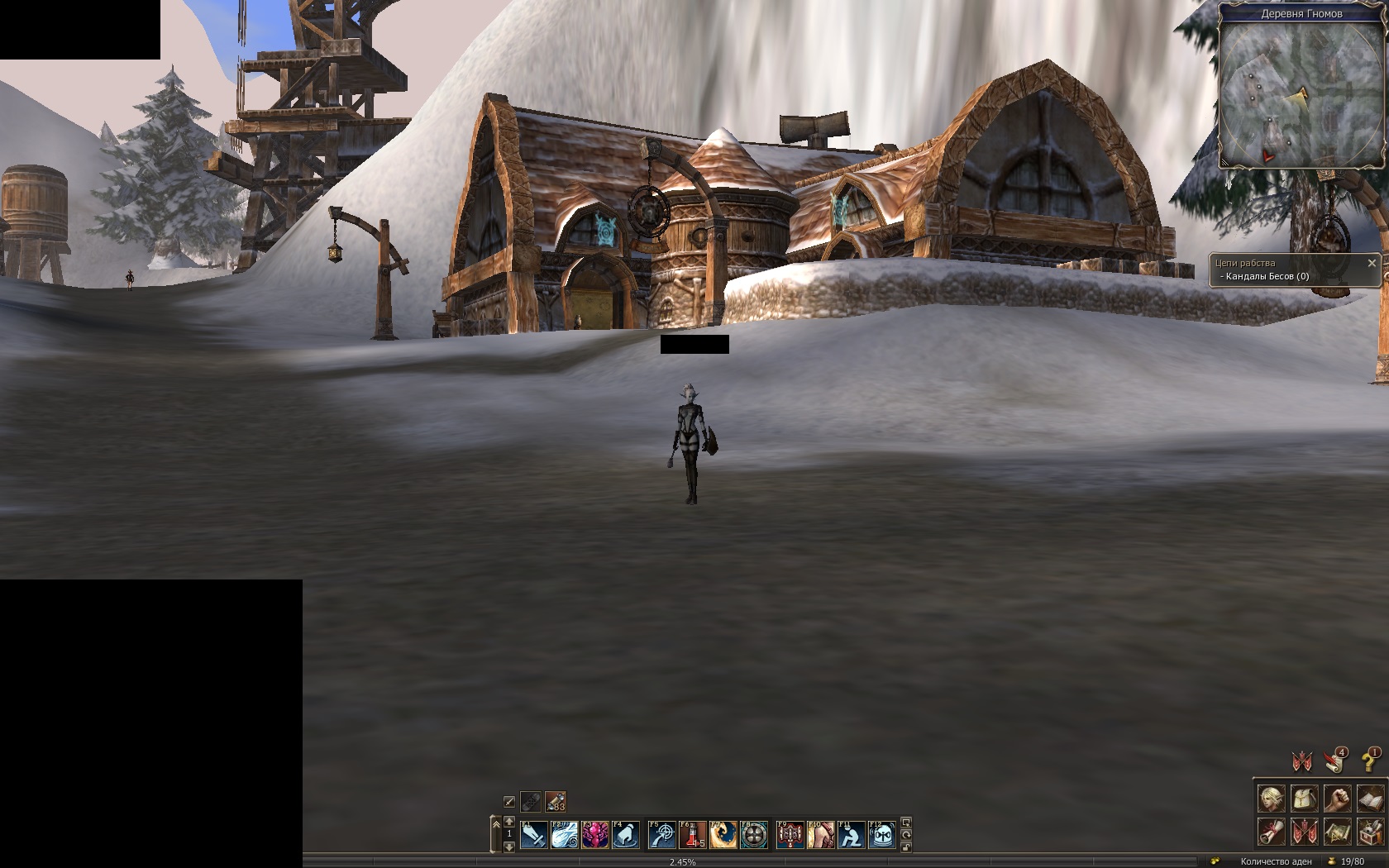The height and width of the screenshot is (868, 1389).
Task: Activate the golden swirl skill on F7
Action: tap(723, 835)
